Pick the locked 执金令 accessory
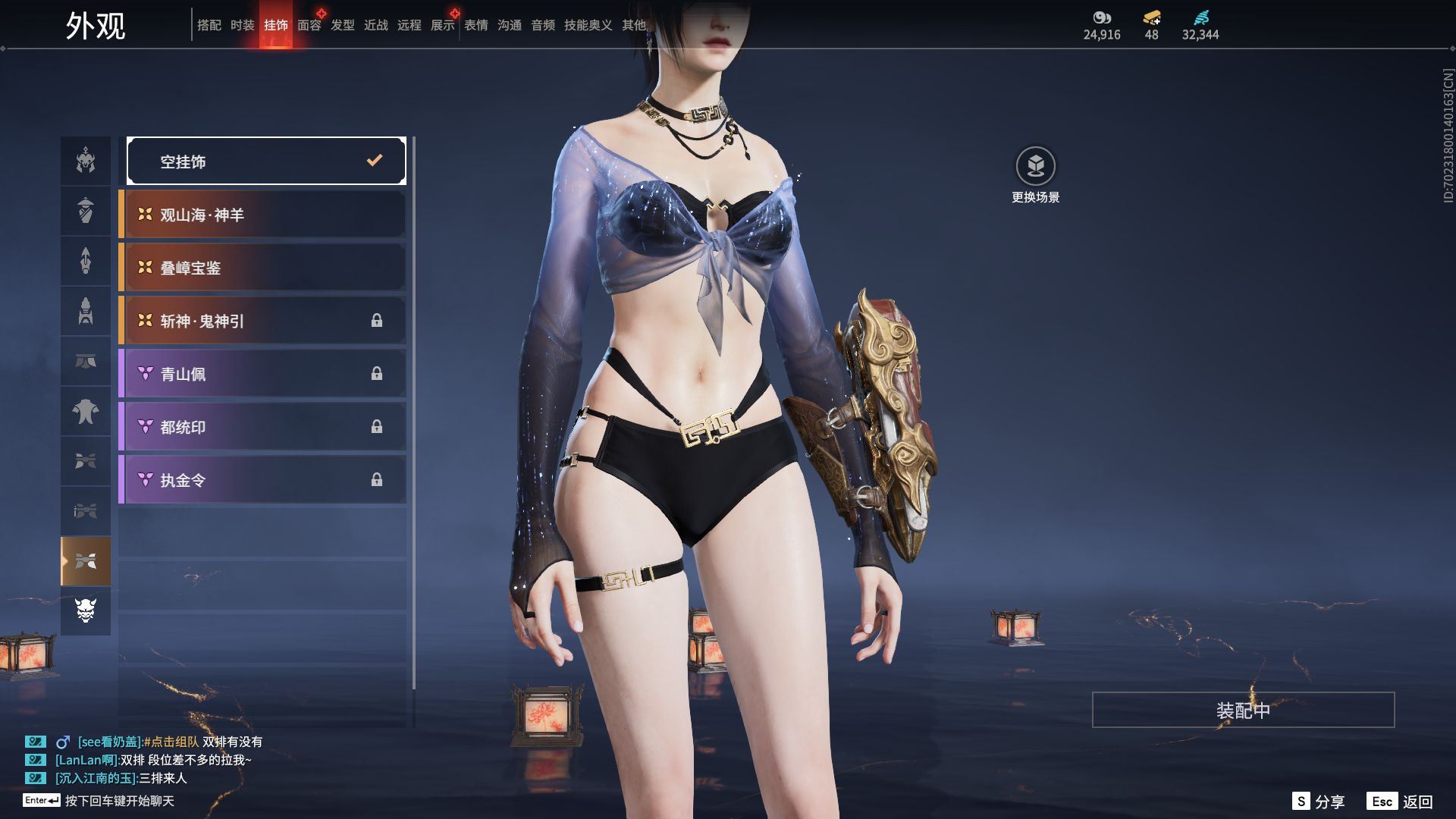This screenshot has width=1456, height=819. pyautogui.click(x=262, y=480)
